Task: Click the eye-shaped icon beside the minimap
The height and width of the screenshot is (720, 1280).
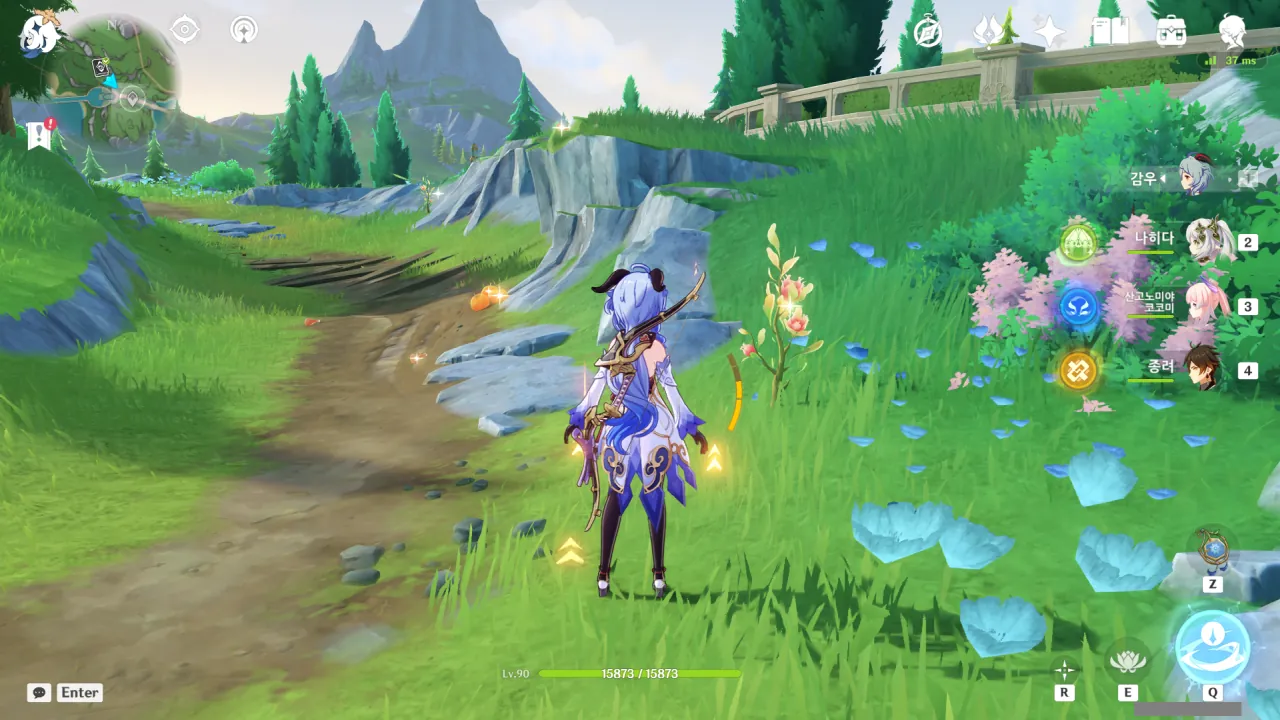Action: (x=185, y=29)
